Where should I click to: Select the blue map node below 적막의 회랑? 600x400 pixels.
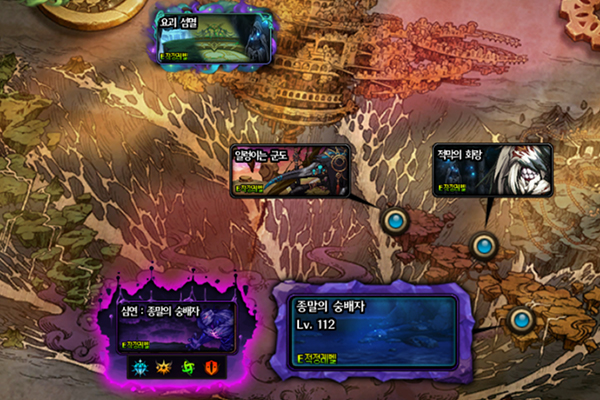tap(484, 244)
